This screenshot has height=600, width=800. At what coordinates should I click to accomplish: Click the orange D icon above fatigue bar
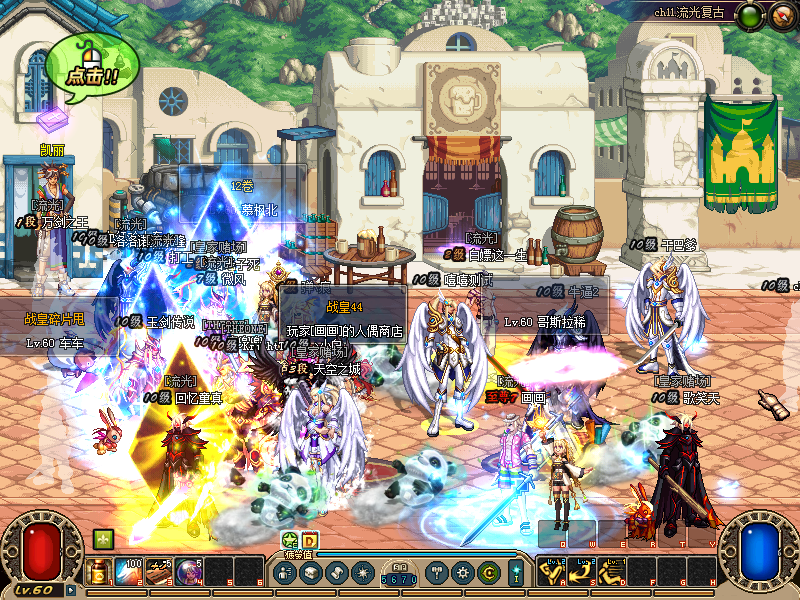(310, 540)
